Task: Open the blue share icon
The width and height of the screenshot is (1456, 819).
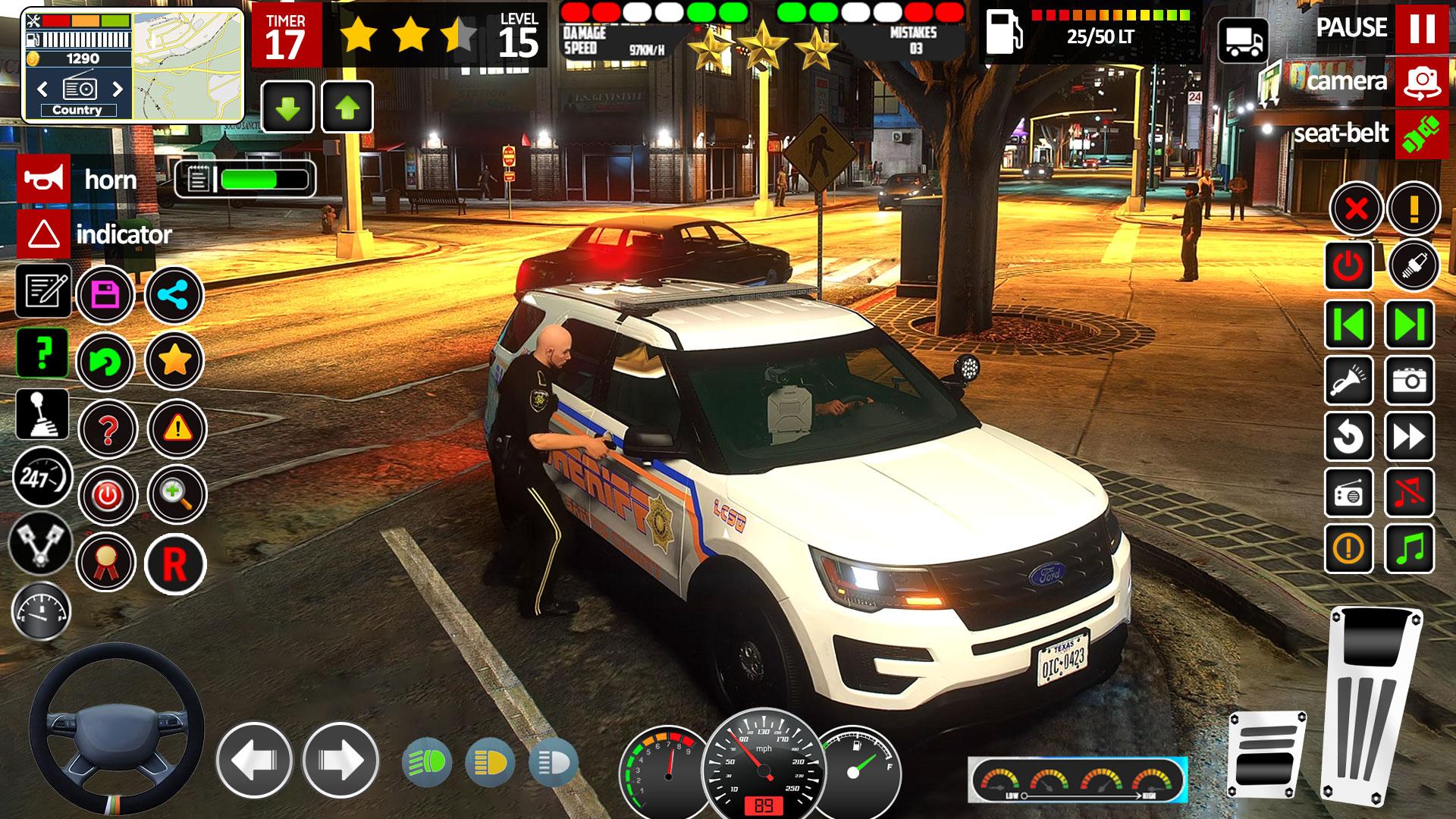Action: click(x=174, y=294)
